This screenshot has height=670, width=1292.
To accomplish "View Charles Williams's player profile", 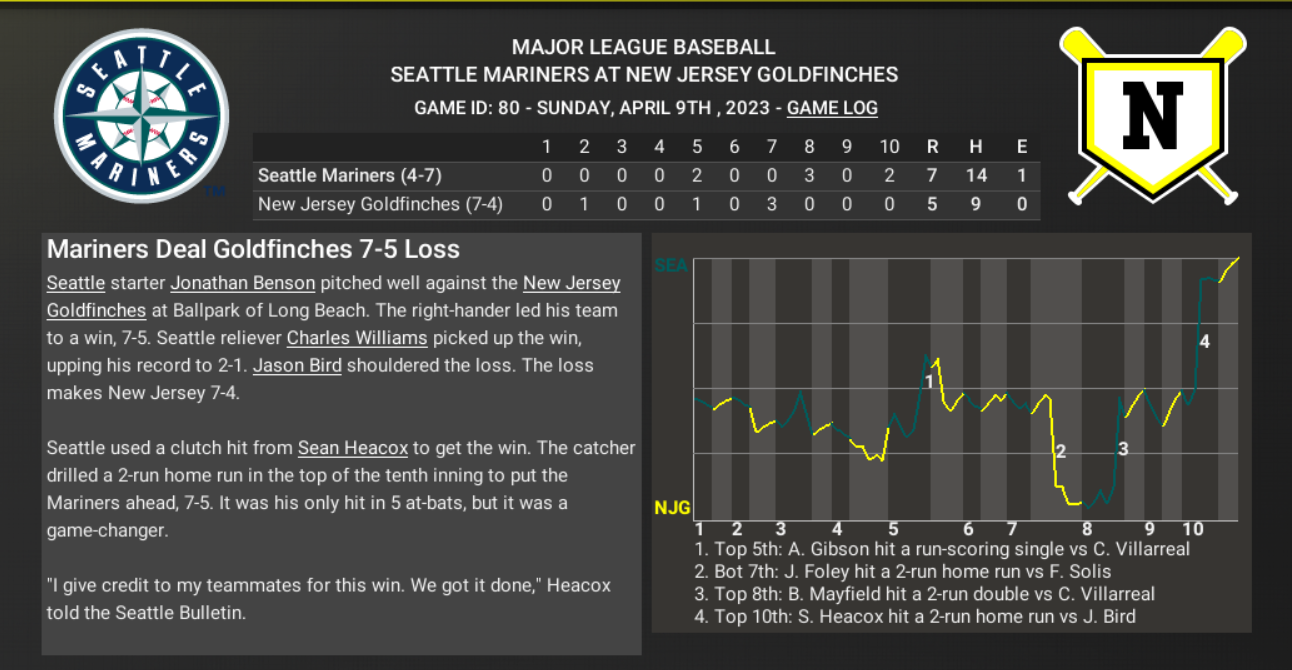I will coord(357,338).
